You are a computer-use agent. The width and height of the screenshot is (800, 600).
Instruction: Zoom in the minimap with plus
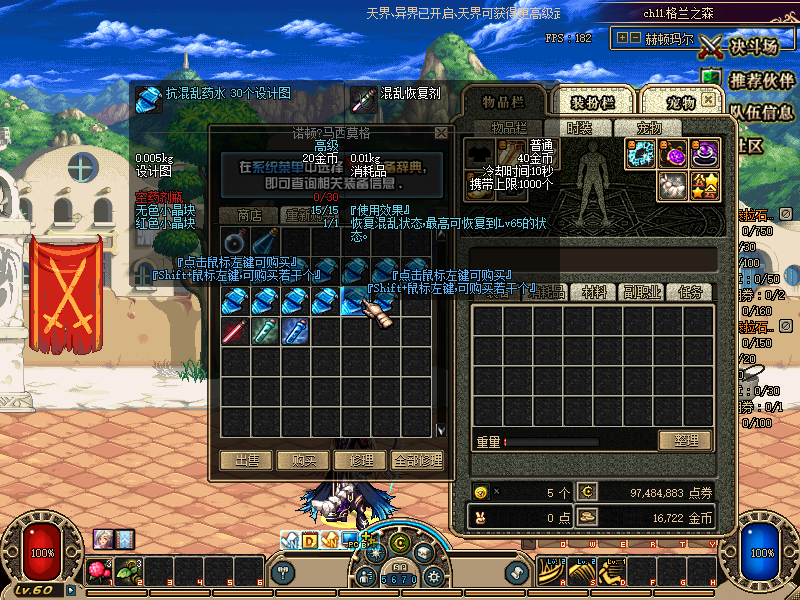[623, 38]
